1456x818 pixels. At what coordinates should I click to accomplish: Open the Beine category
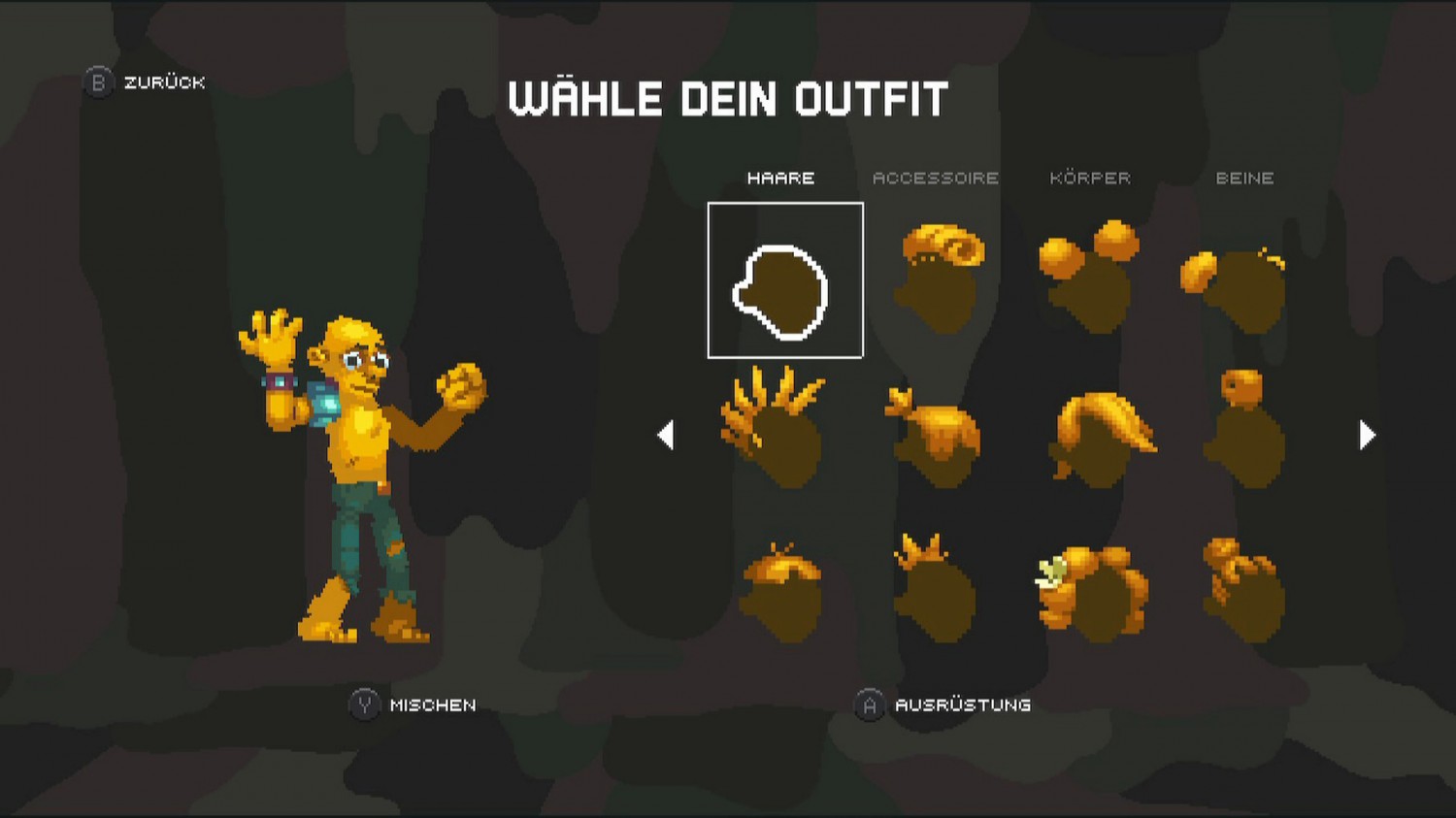pos(1247,178)
